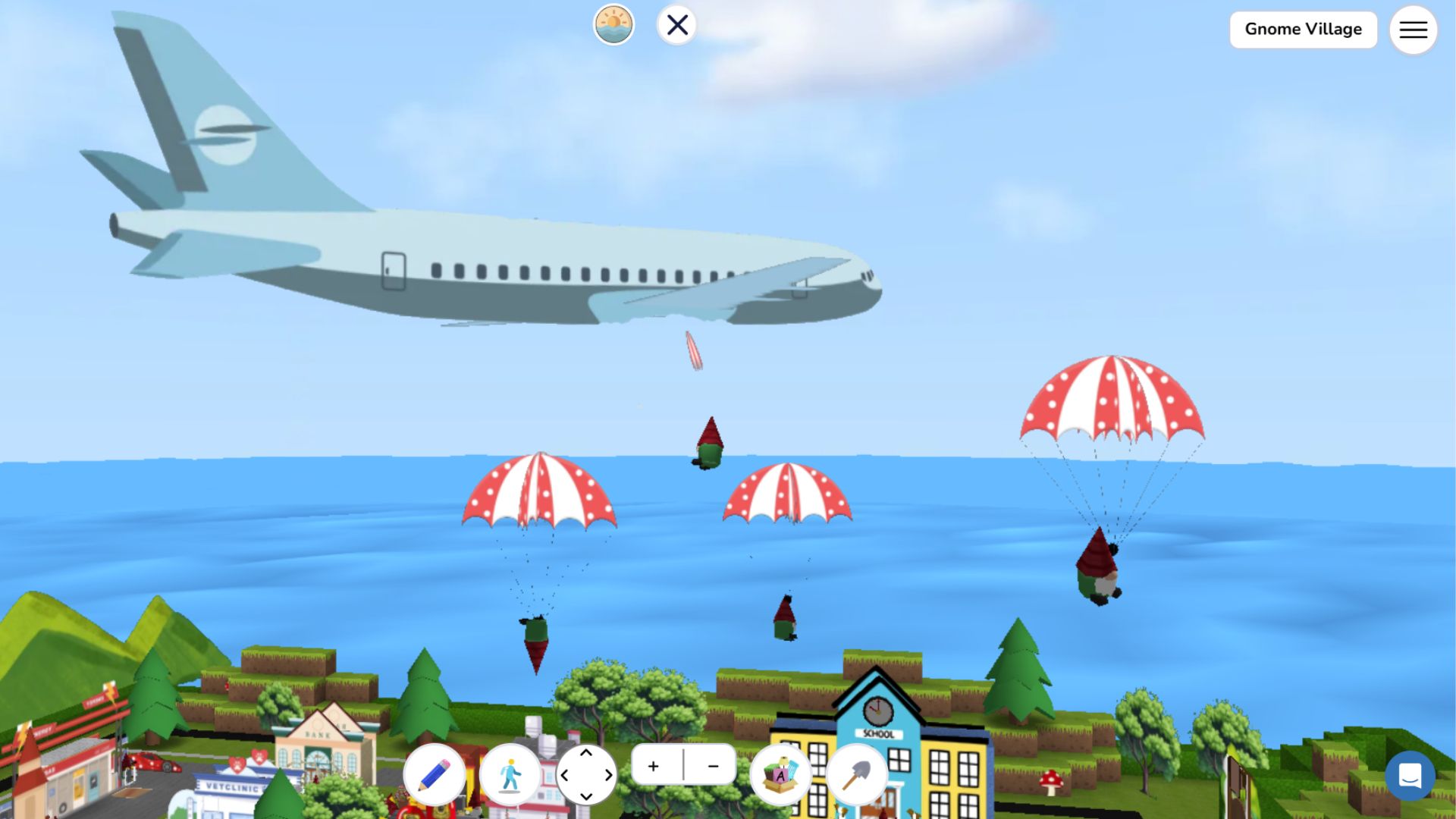Toggle the scene weather with the sun icon

613,24
